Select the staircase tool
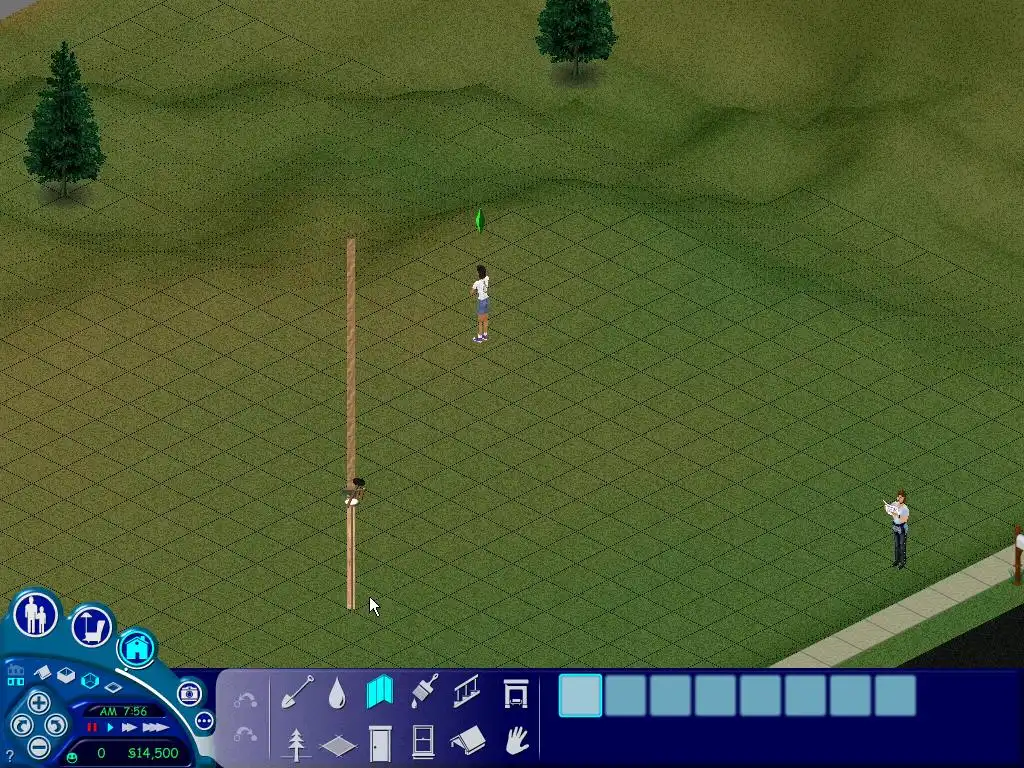Viewport: 1024px width, 768px height. 467,691
